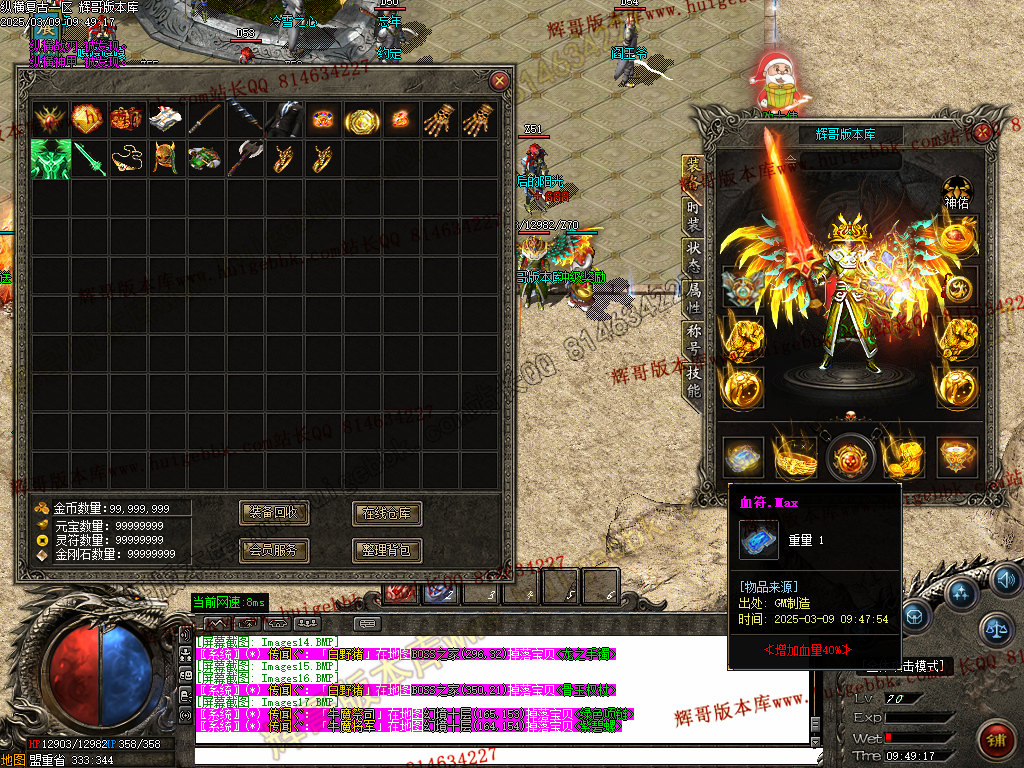Viewport: 1024px width, 768px height.
Task: Open the red 铺 shop button
Action: pos(996,740)
